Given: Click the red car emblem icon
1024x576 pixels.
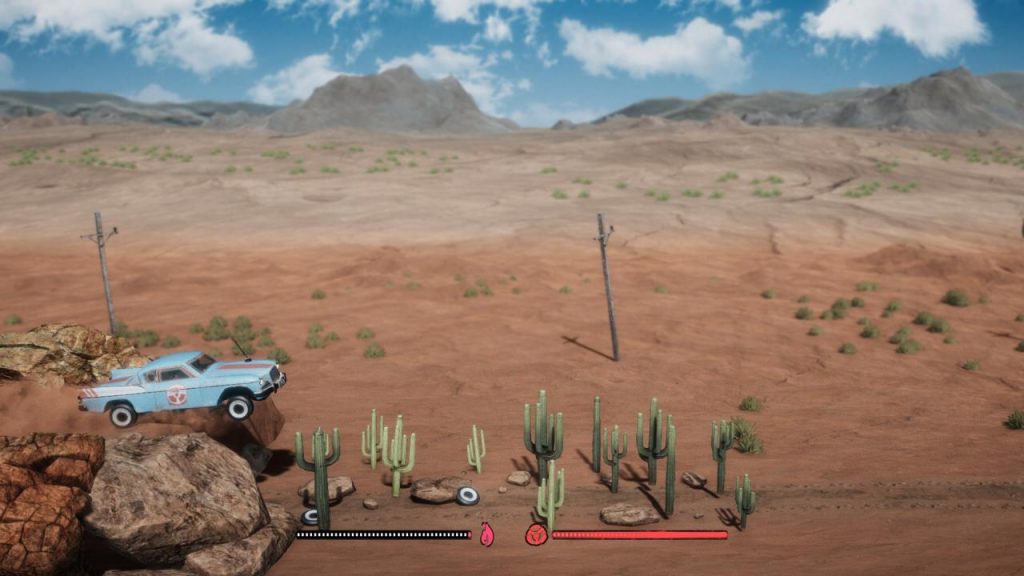Looking at the screenshot, I should click(x=536, y=535).
